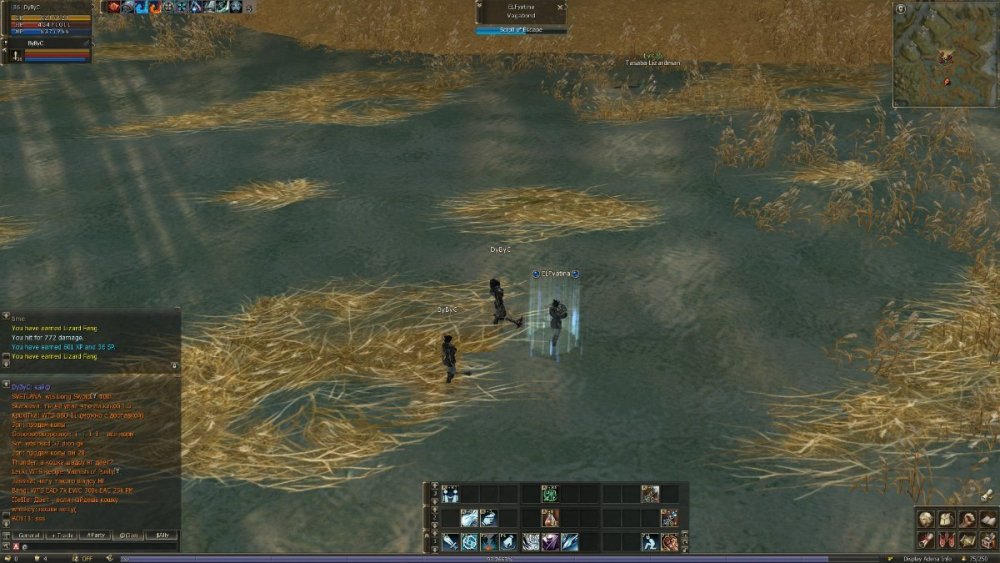Activate the sword attack skill icon
1000x563 pixels.
click(x=451, y=542)
